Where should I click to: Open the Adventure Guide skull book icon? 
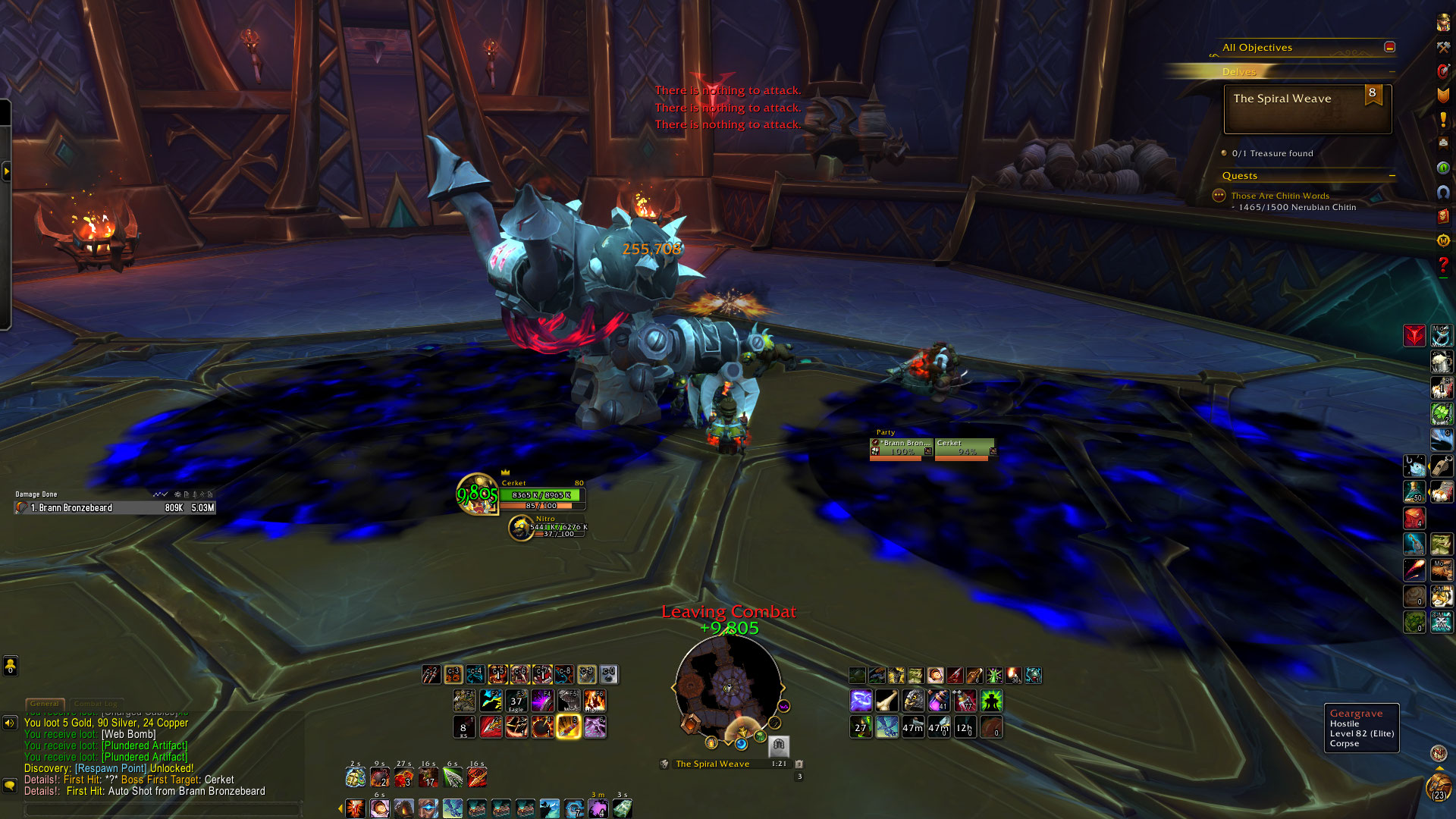(x=1443, y=217)
